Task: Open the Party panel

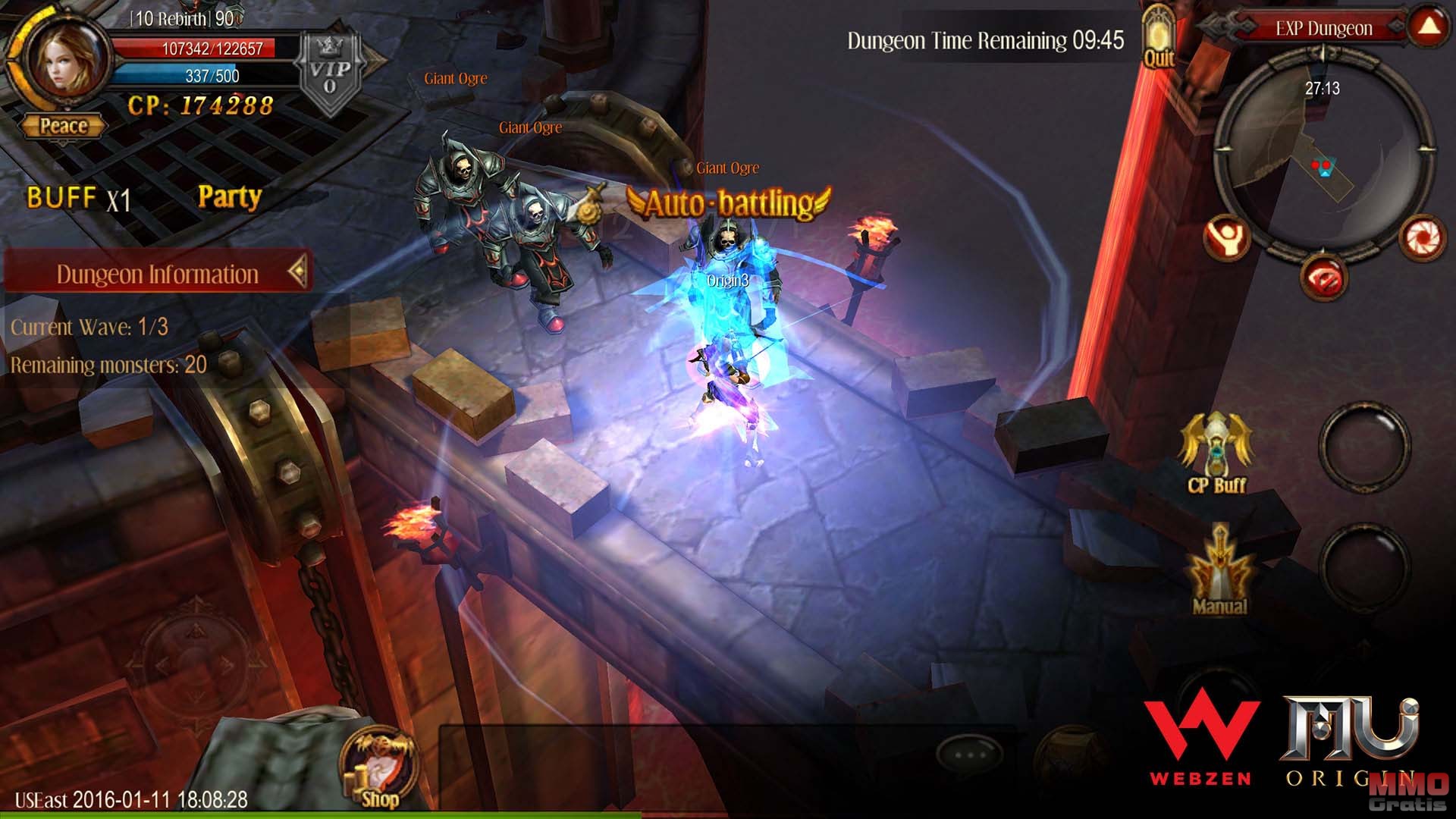Action: tap(229, 197)
